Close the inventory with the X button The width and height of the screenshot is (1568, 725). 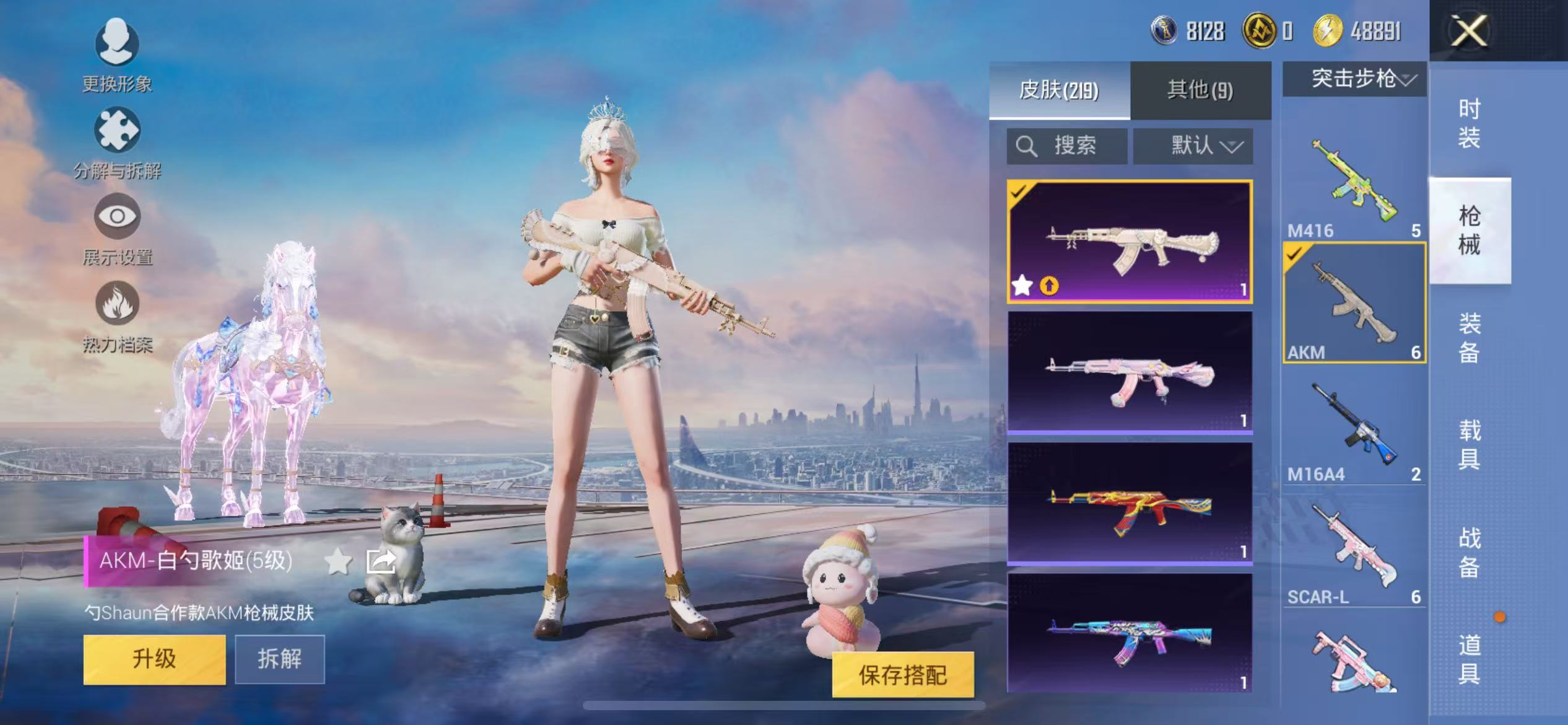pos(1468,31)
